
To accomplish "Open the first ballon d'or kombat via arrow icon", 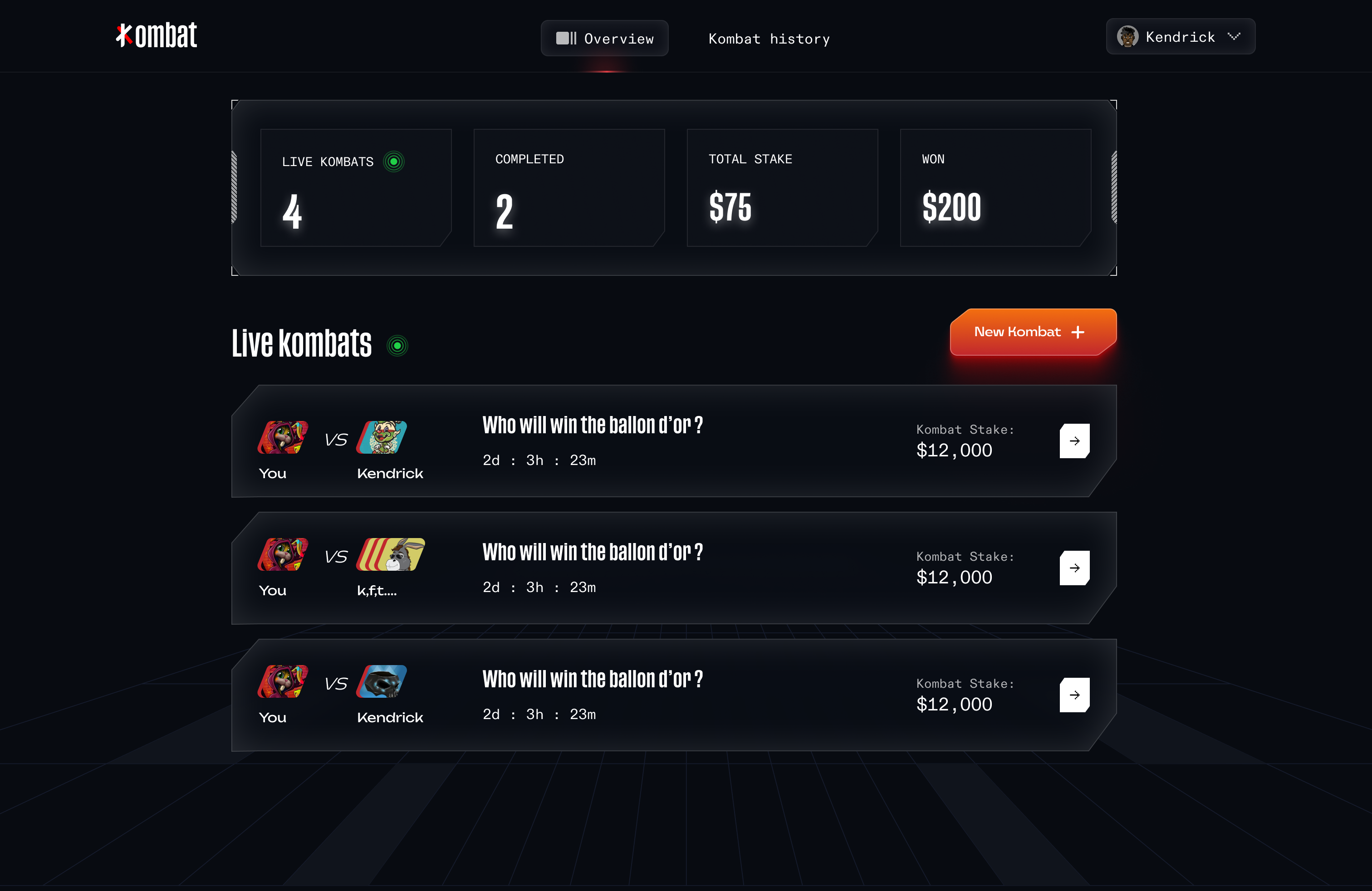I will point(1074,441).
